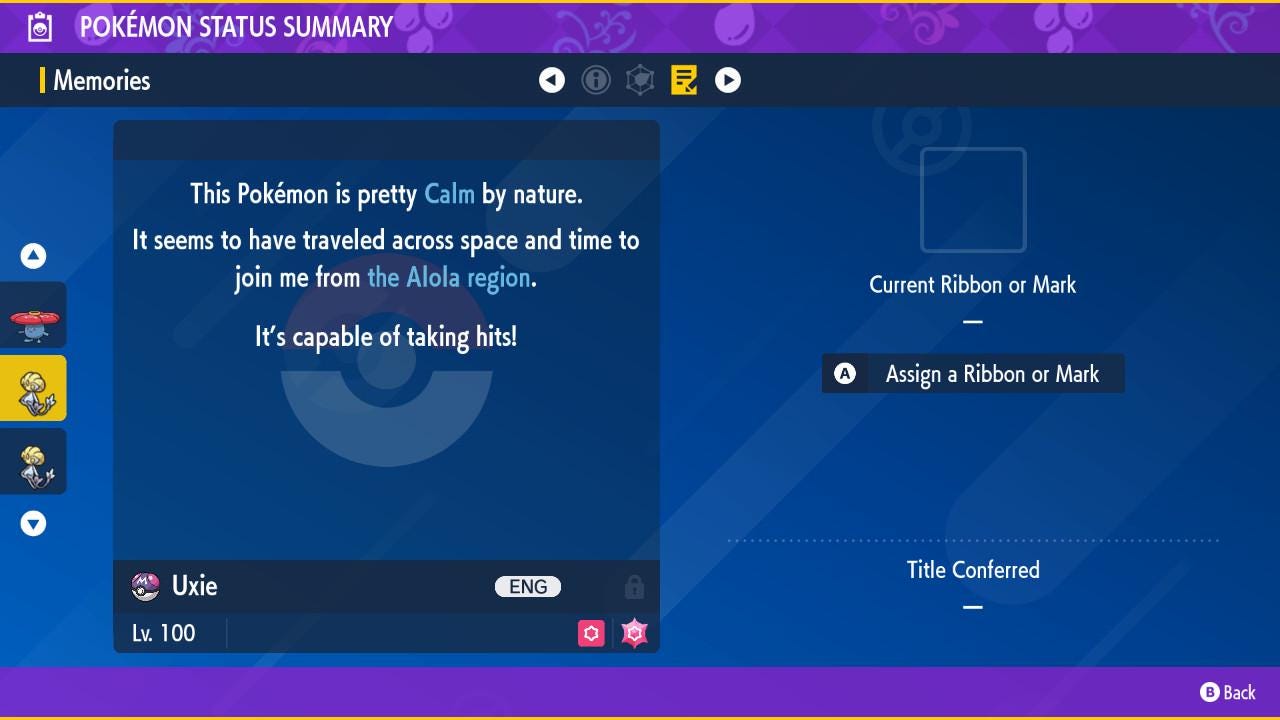Go Back from the status summary
The height and width of the screenshot is (720, 1280).
(x=1228, y=692)
